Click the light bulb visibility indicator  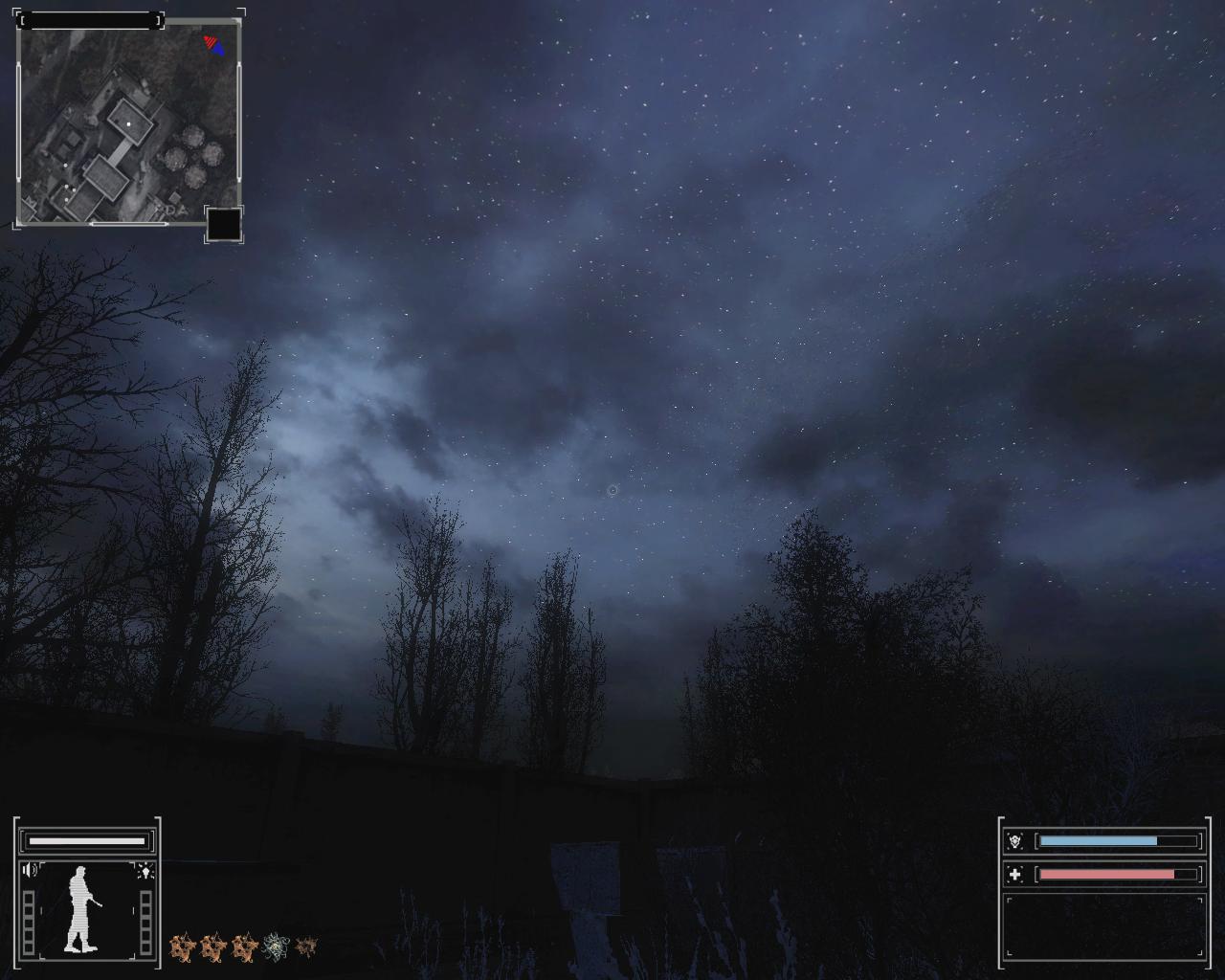[145, 871]
